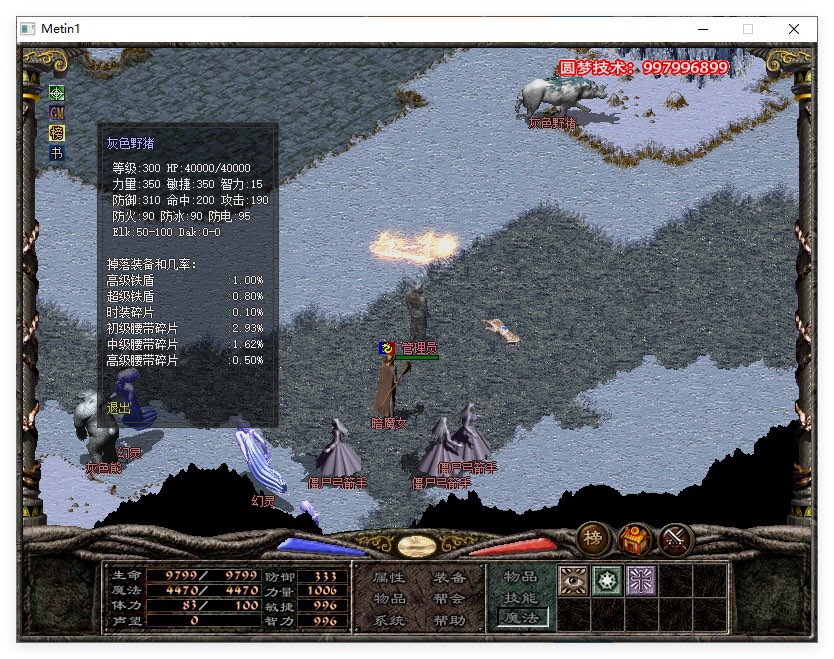Open the 帮助 help menu
This screenshot has width=834, height=659.
449,620
